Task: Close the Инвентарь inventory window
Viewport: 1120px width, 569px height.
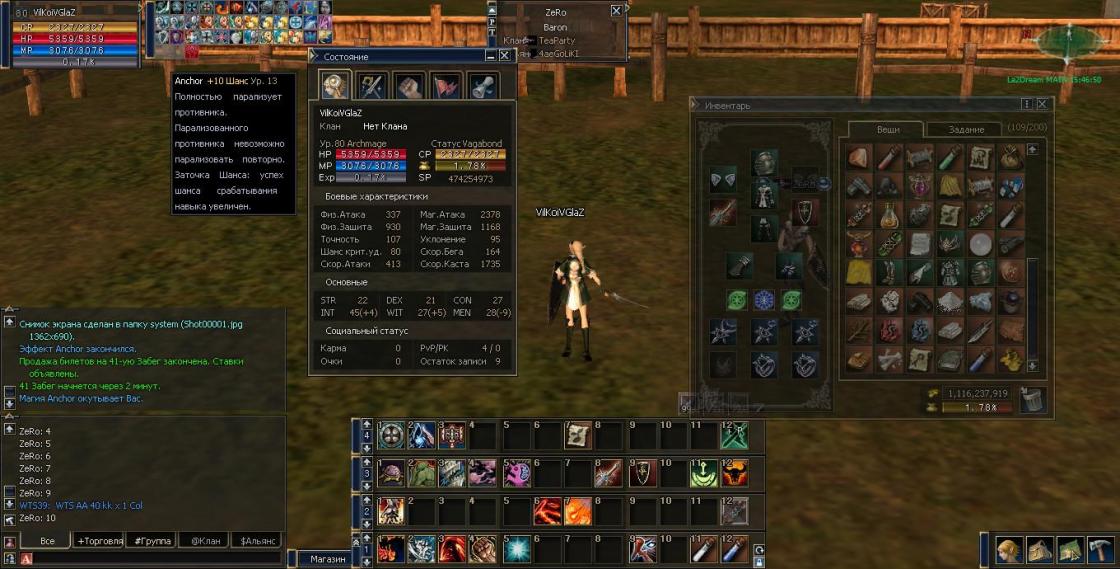Action: [1042, 103]
